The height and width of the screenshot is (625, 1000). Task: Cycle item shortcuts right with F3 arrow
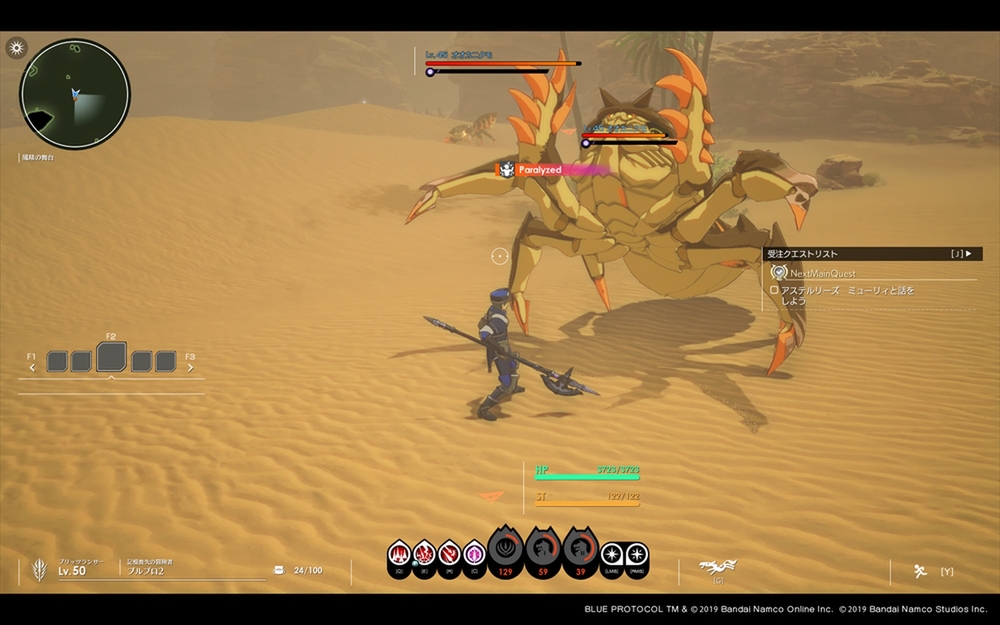coord(190,367)
